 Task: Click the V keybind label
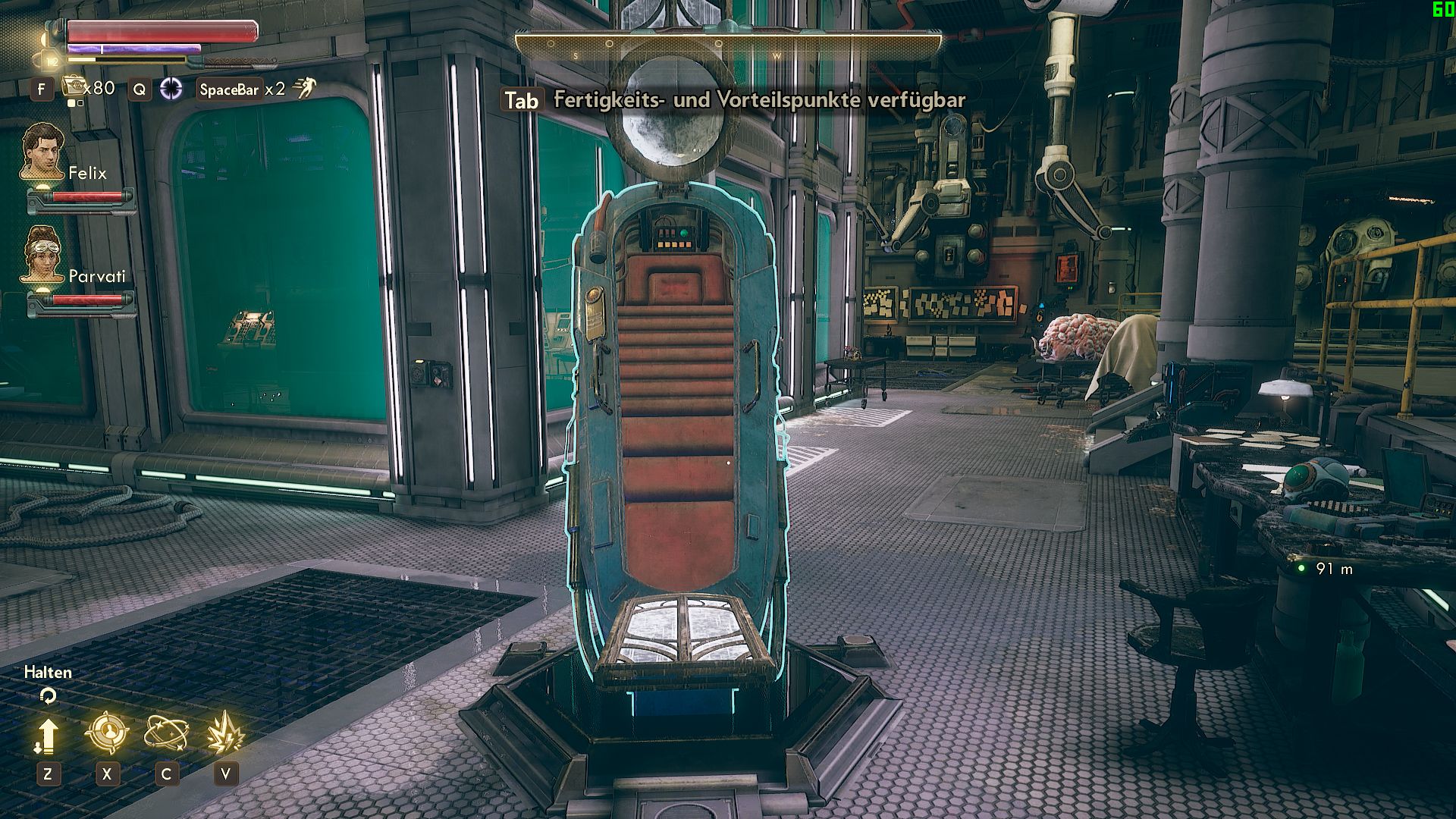(x=224, y=775)
